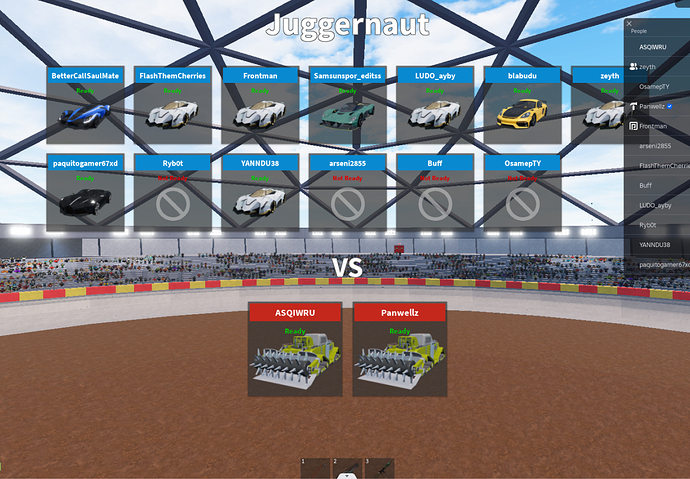Pick YANNDU38 in the People list
690x479 pixels.
click(655, 244)
